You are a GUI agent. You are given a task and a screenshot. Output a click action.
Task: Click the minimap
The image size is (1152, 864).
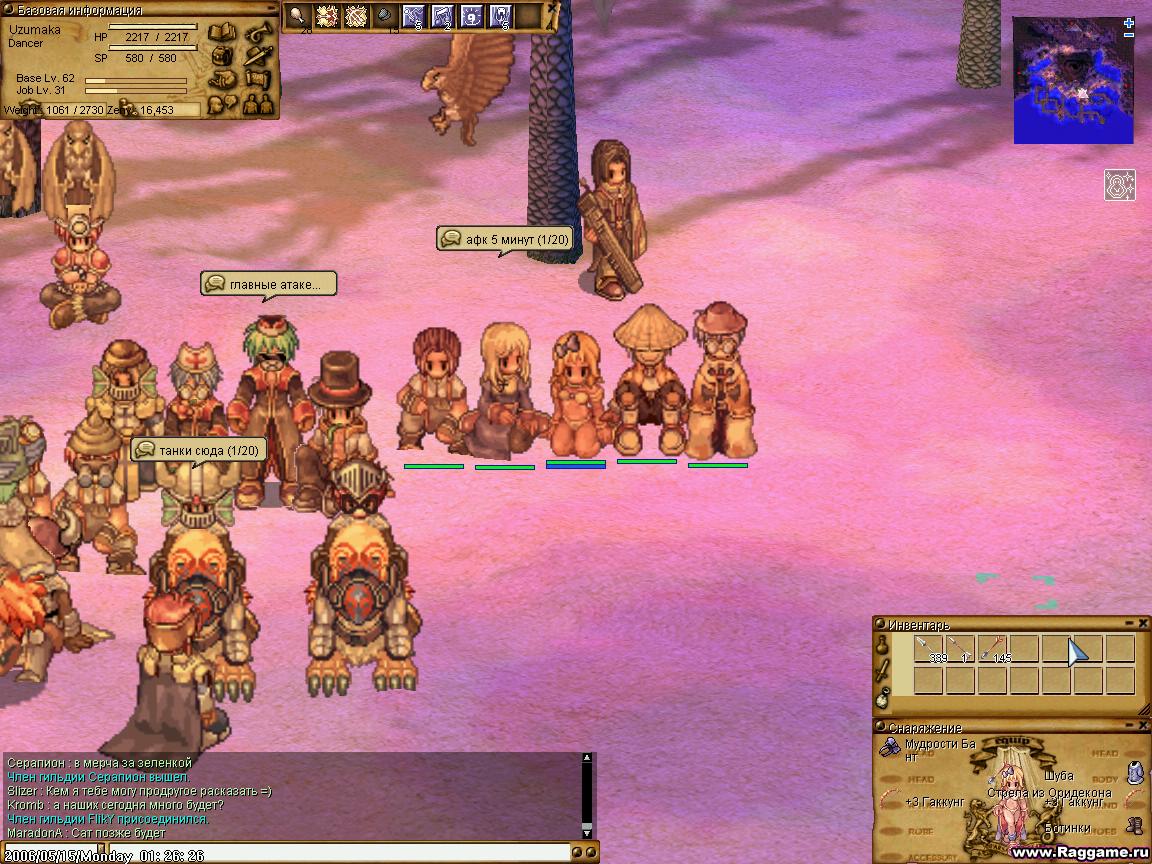point(1072,80)
